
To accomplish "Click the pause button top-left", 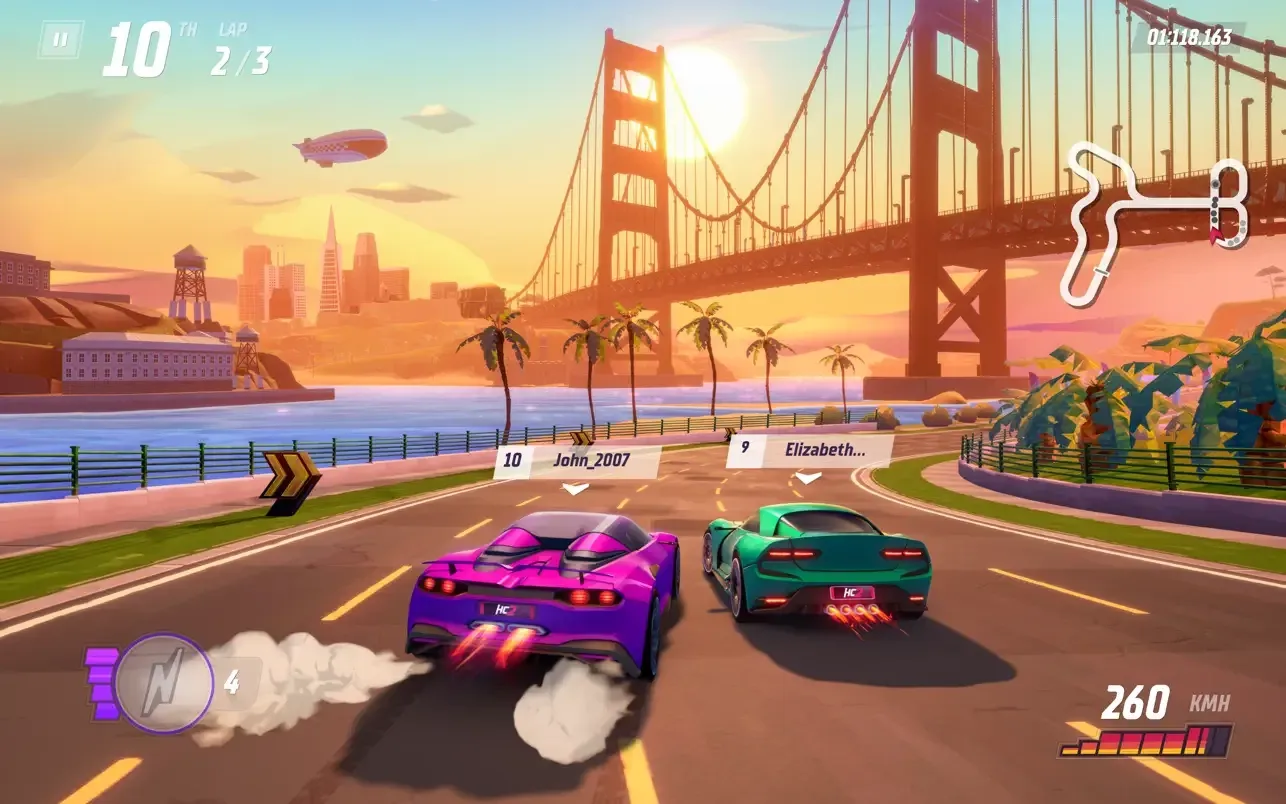I will click(63, 41).
